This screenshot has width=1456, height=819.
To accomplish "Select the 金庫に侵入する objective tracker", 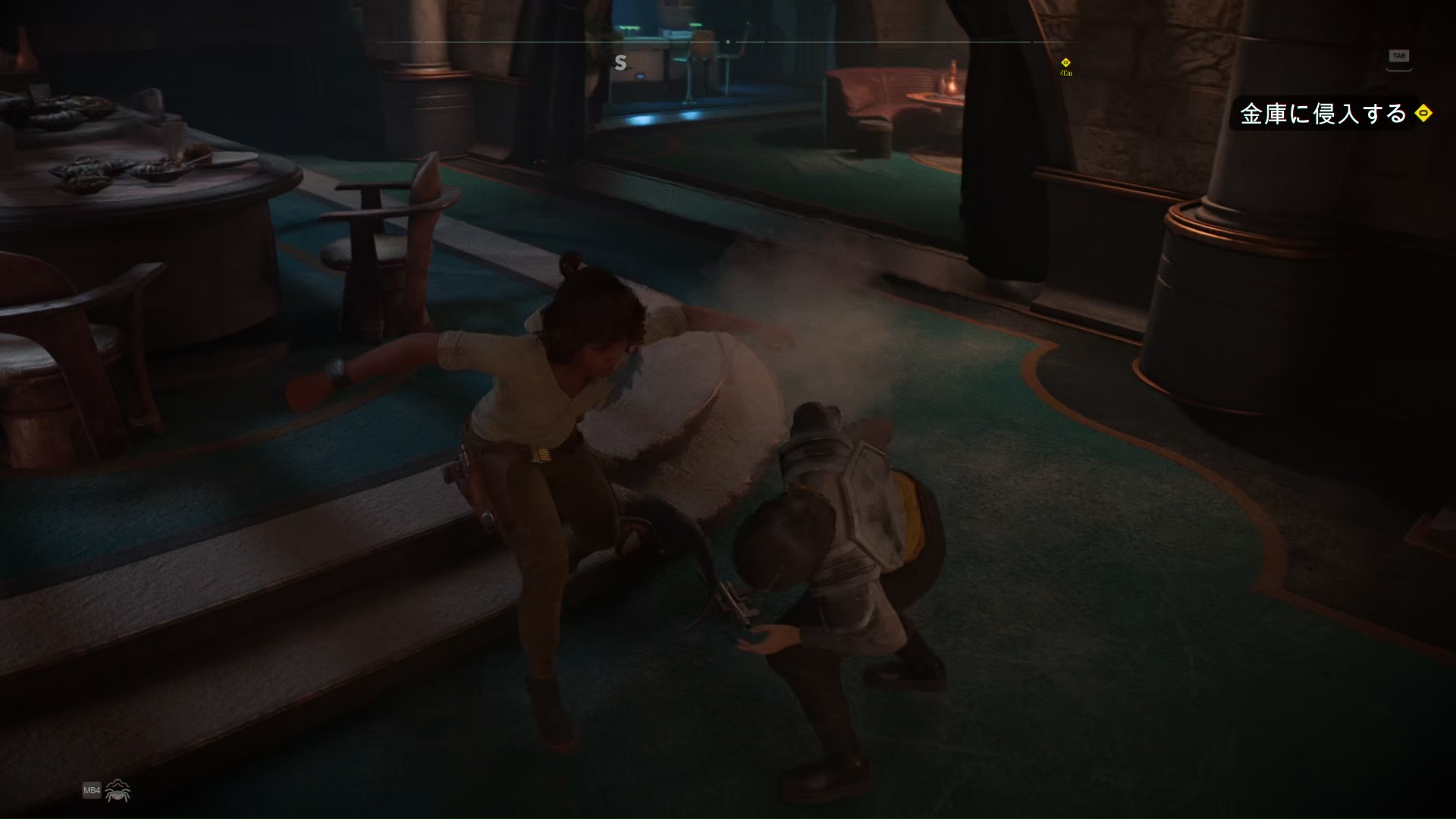I will tap(1323, 114).
